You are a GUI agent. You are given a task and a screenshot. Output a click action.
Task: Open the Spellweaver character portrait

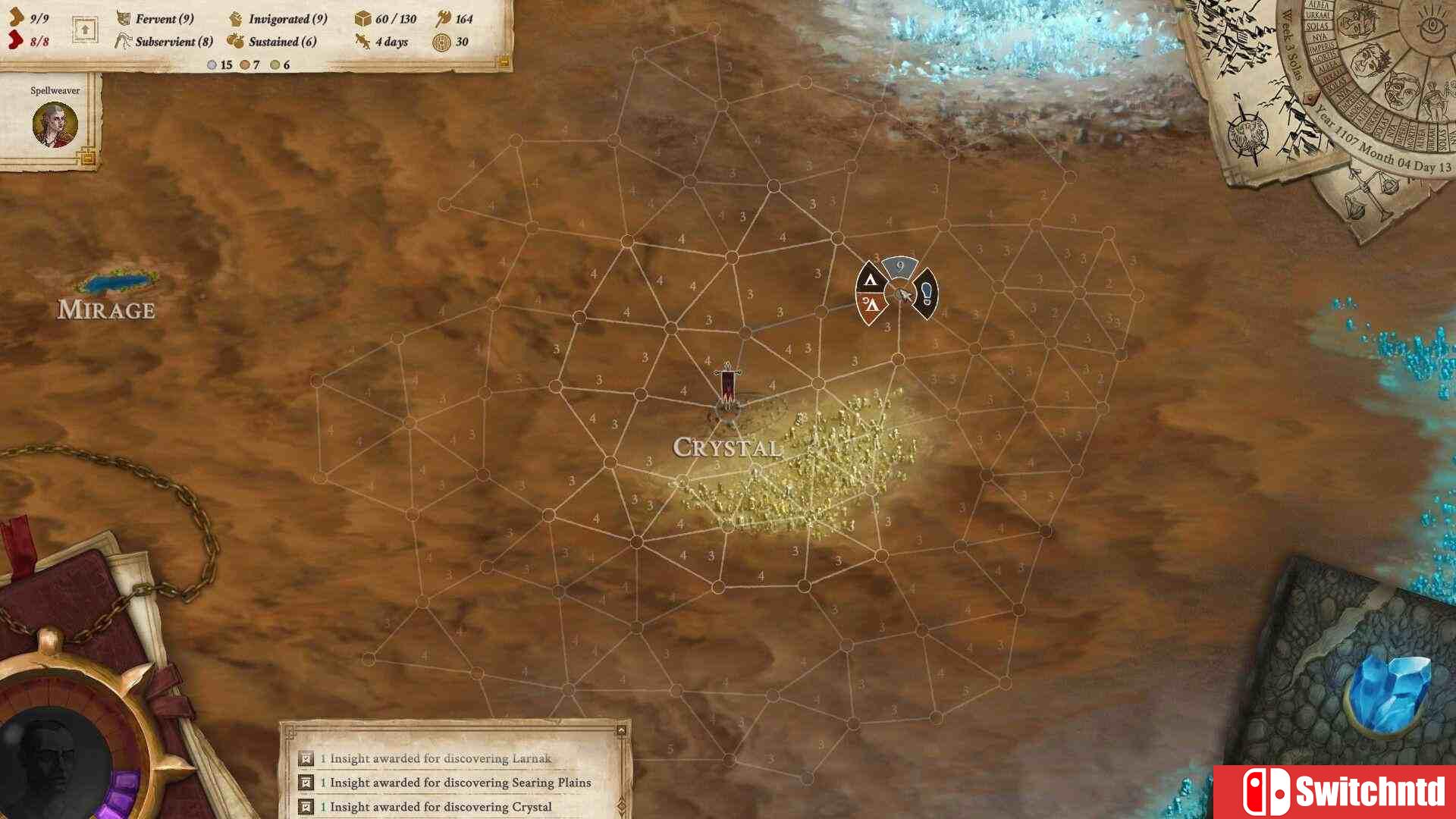coord(55,124)
